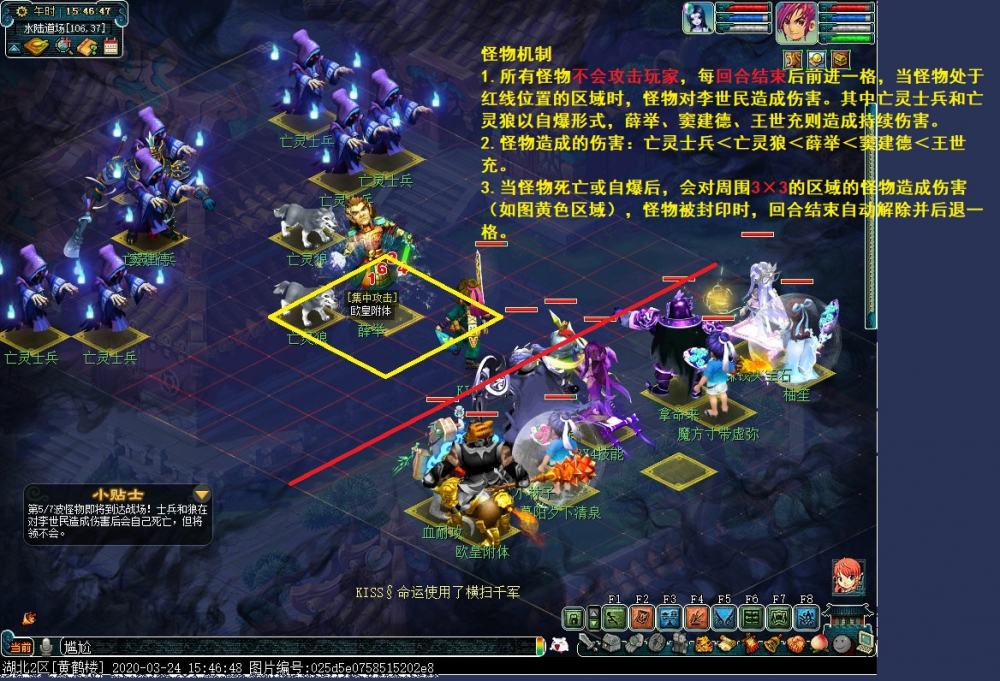The height and width of the screenshot is (681, 1000).
Task: Select the F3 blue scales skill
Action: [x=669, y=617]
